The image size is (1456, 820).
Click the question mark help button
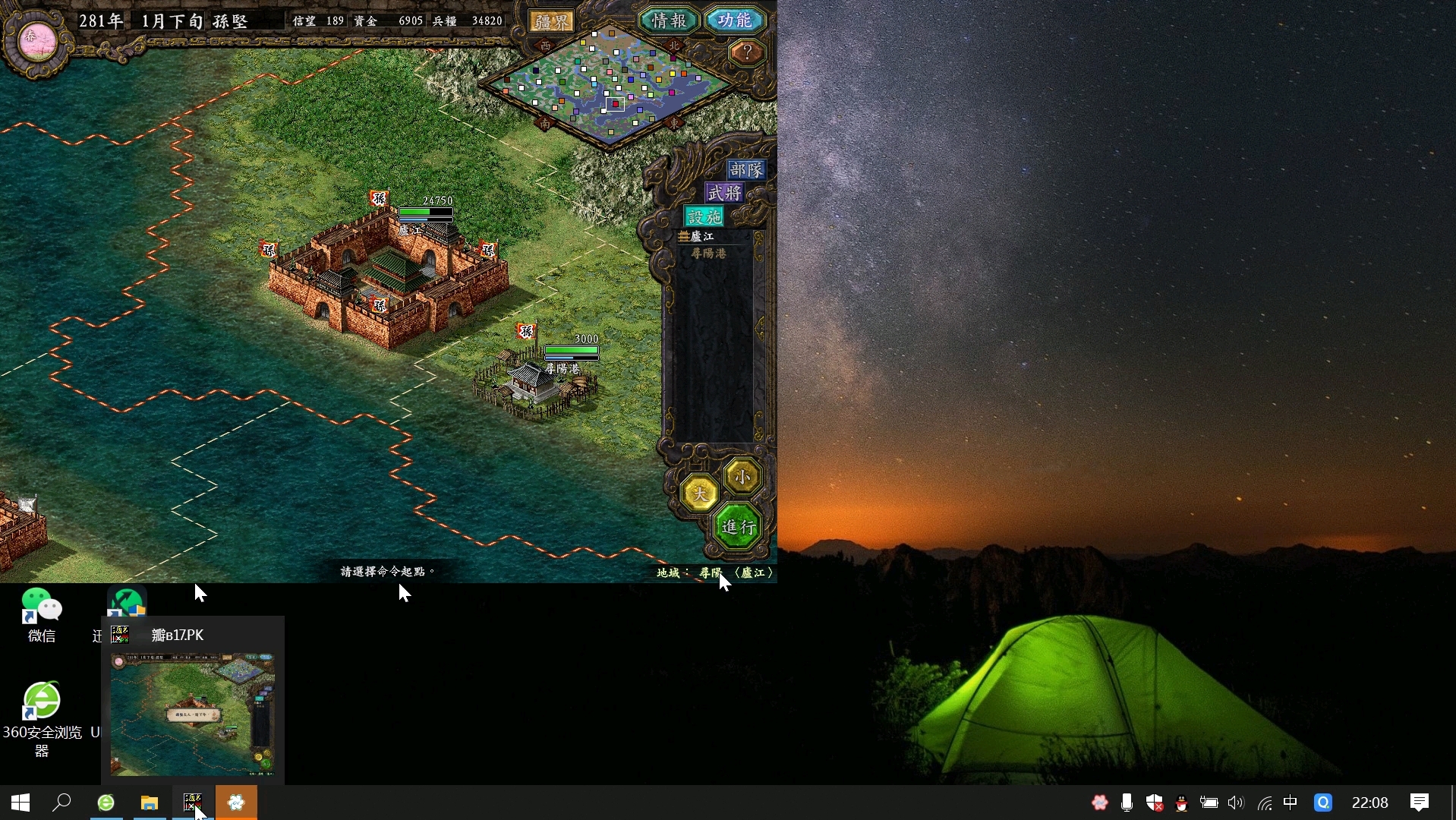coord(747,52)
